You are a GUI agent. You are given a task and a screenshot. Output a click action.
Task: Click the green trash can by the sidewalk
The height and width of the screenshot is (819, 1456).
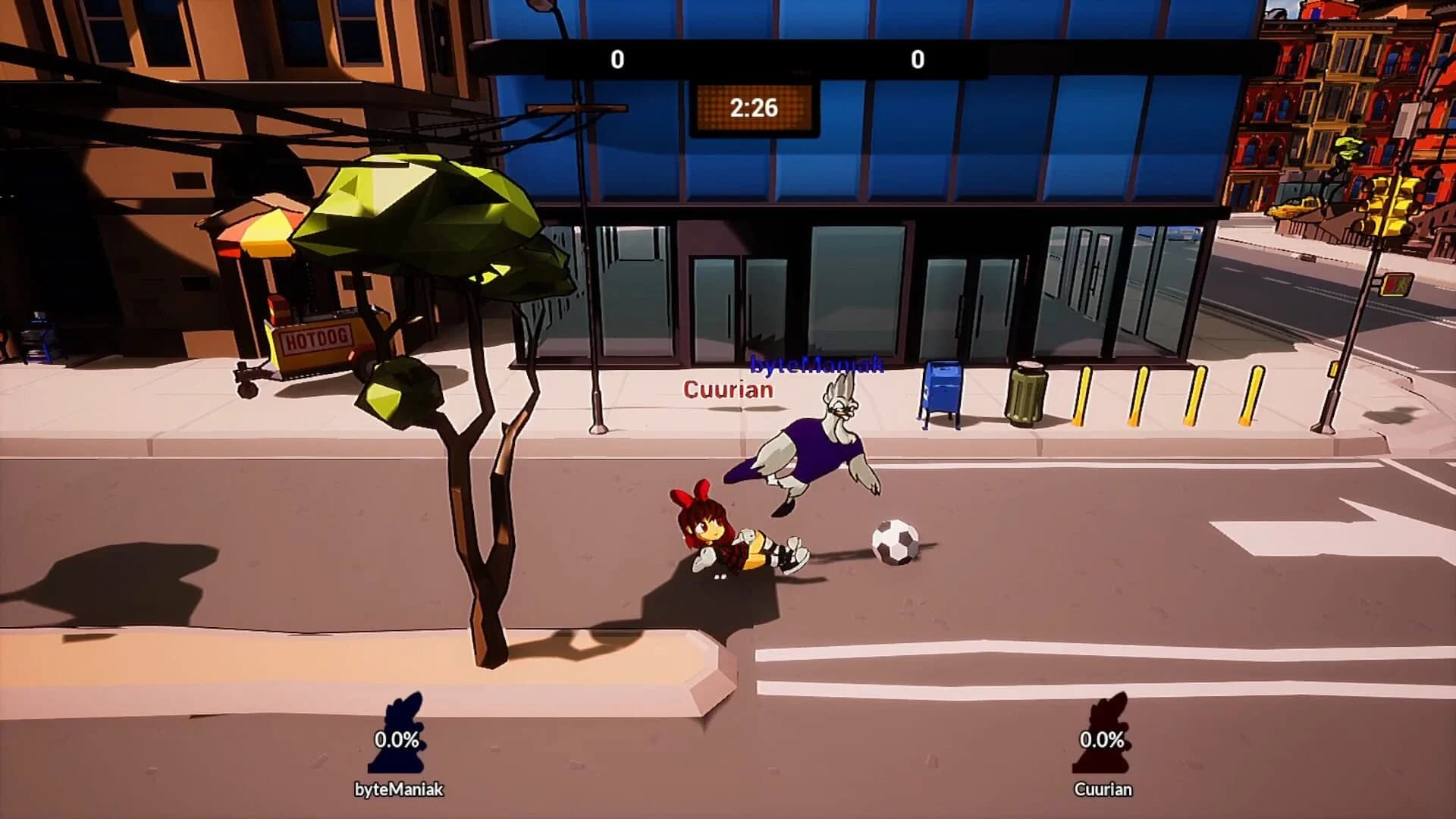point(1025,392)
